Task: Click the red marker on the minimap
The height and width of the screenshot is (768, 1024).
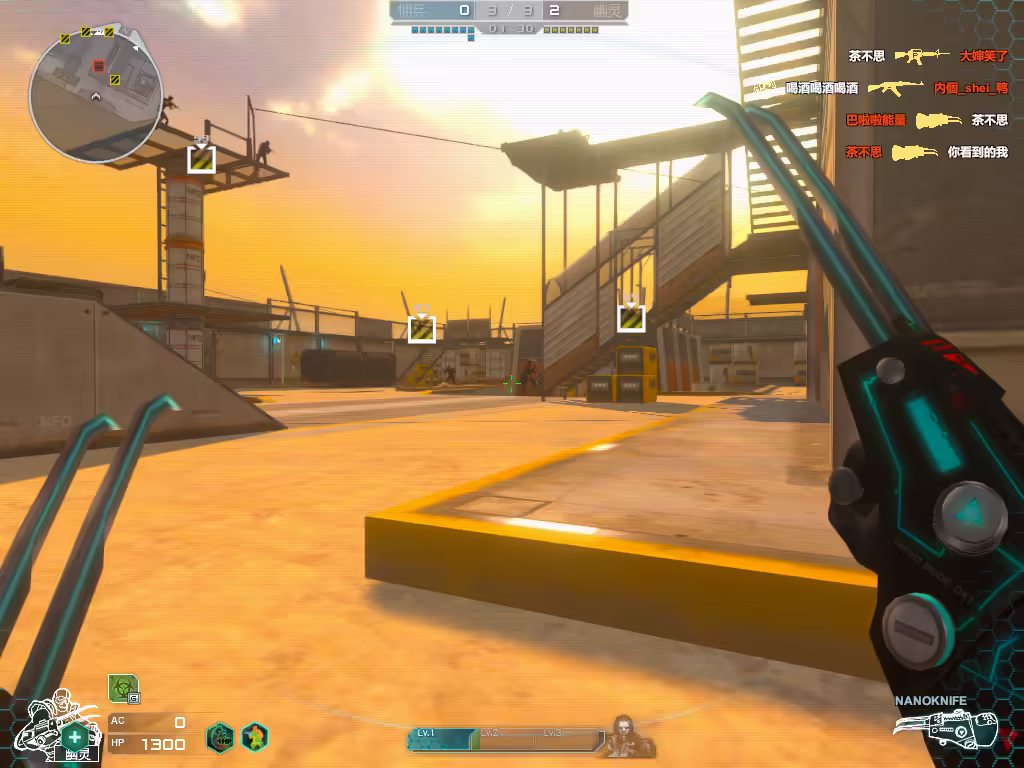Action: [x=98, y=66]
